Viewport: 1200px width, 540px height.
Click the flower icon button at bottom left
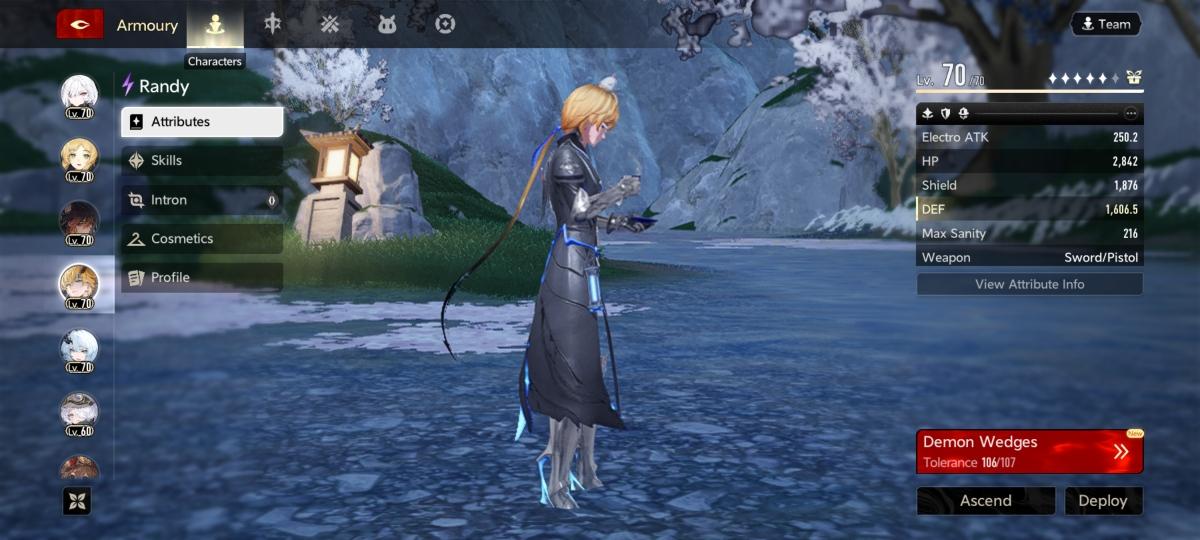coord(77,500)
